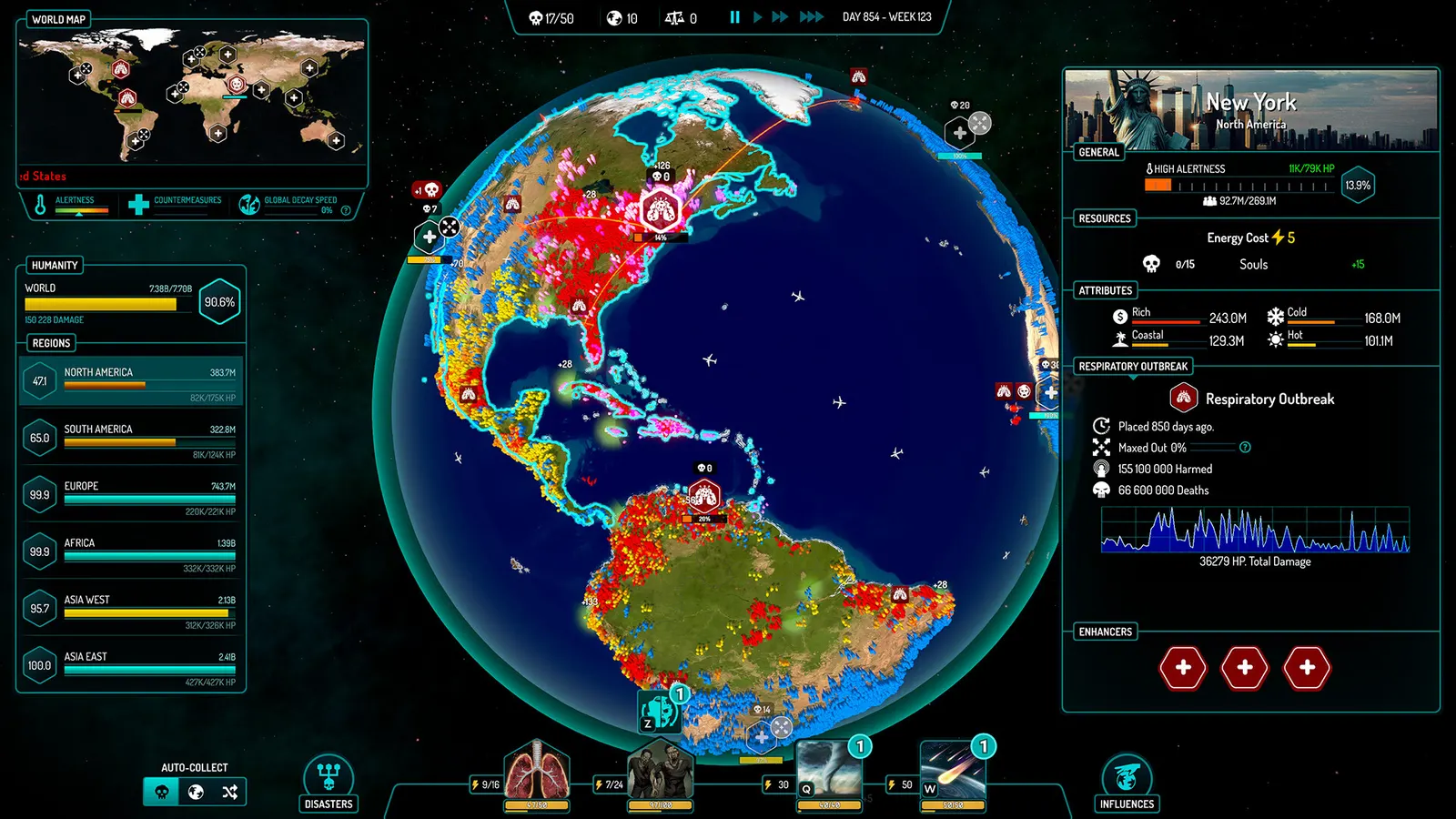Expand the Enhancers section

click(x=1103, y=631)
